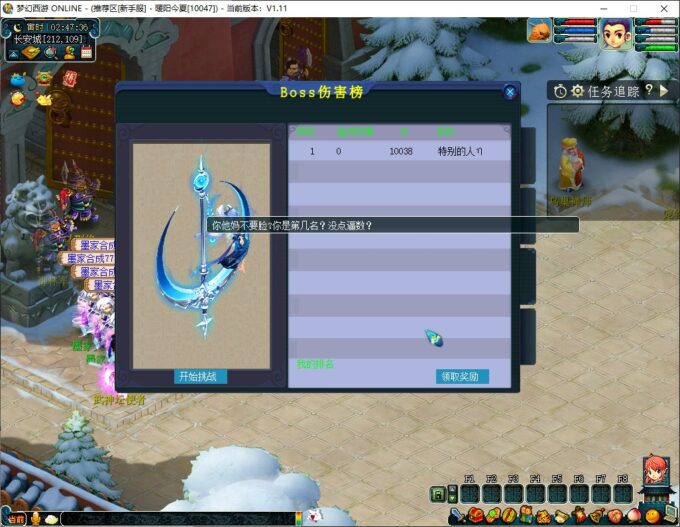
Task: Claim the reward with 领取奖励
Action: click(x=462, y=377)
